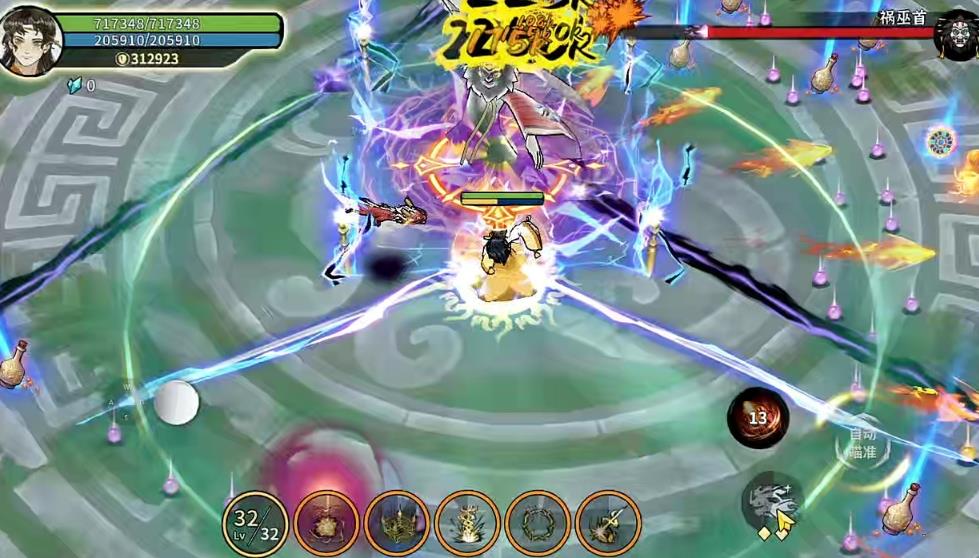Screen dimensions: 979x558
Task: Trigger the red fire skill showing 13
Action: [758, 418]
